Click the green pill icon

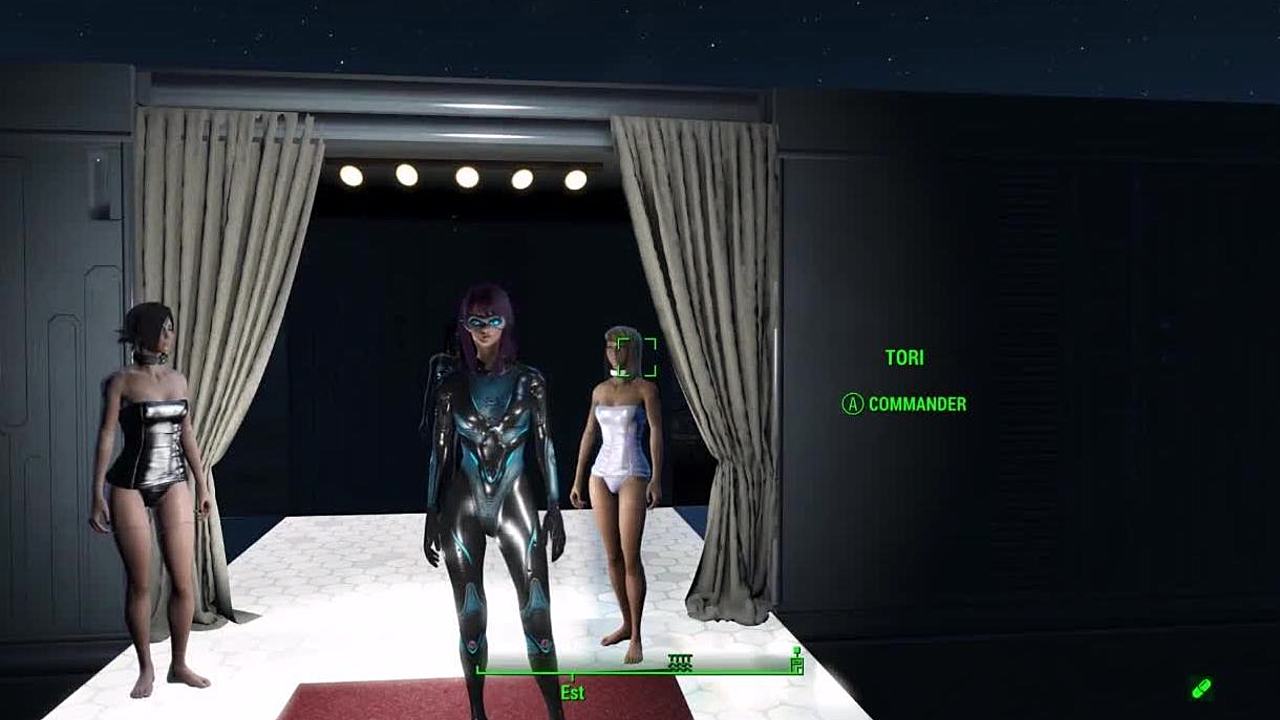pyautogui.click(x=1201, y=688)
